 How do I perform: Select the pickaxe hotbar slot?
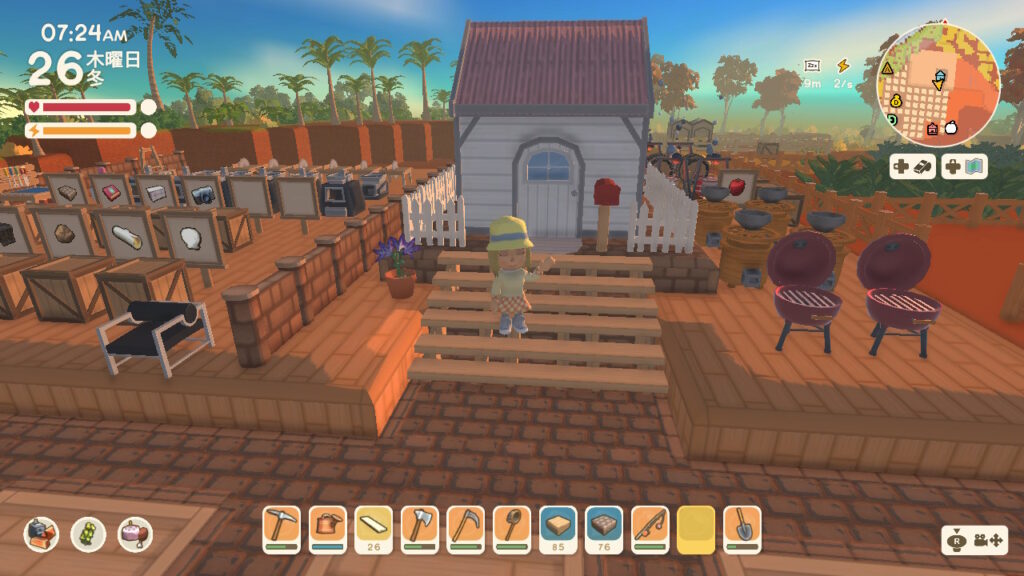[x=281, y=526]
